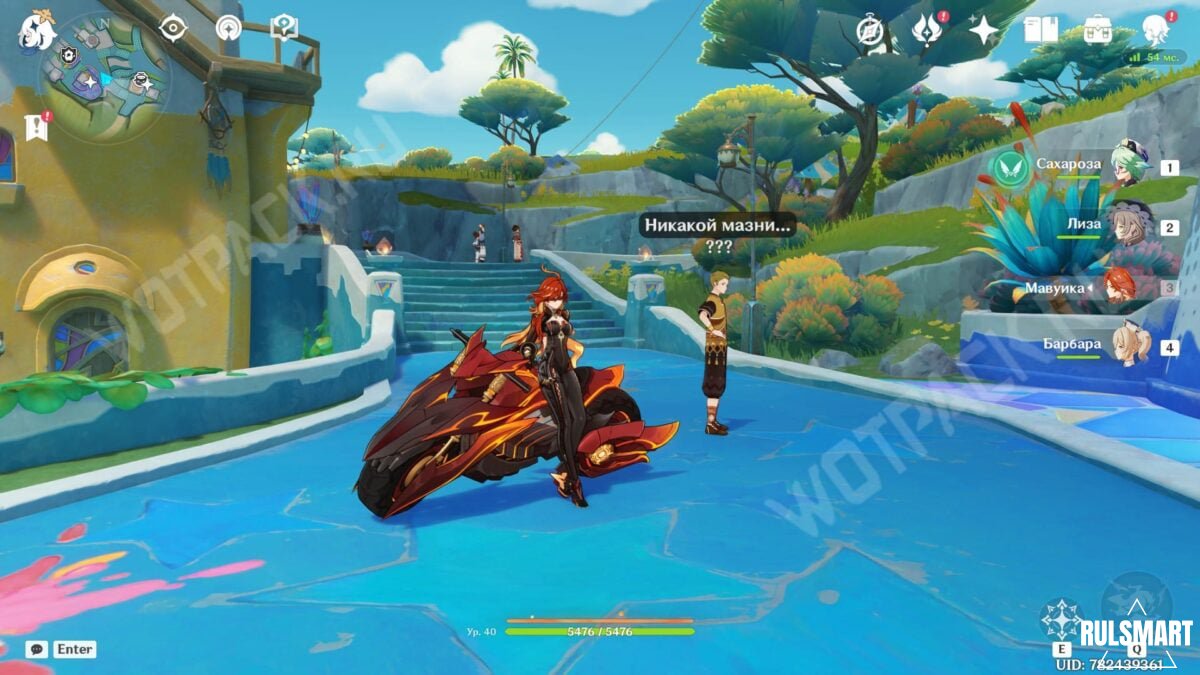The height and width of the screenshot is (675, 1200).
Task: Open the Wish four-pointed star icon
Action: (984, 30)
